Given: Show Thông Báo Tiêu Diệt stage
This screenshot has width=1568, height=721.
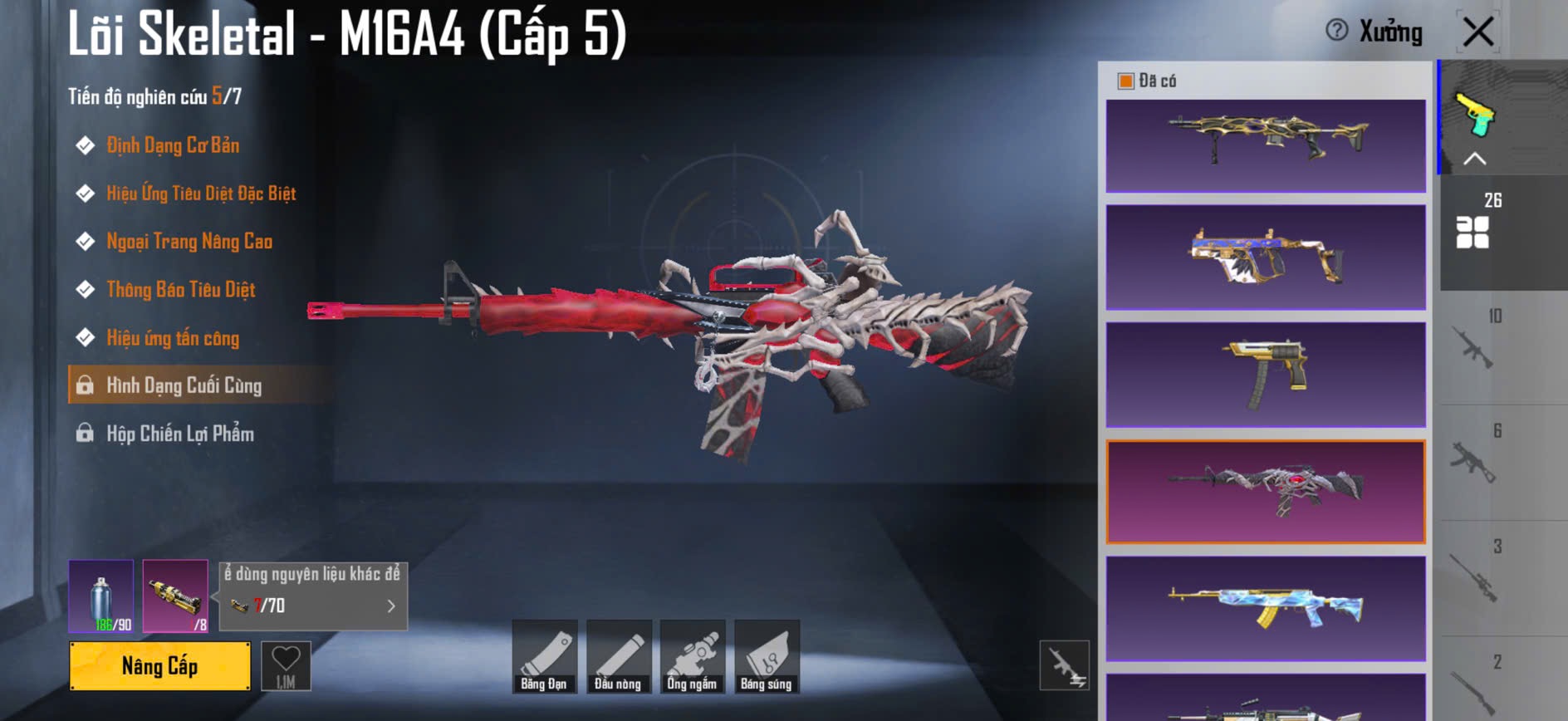Looking at the screenshot, I should coord(180,290).
